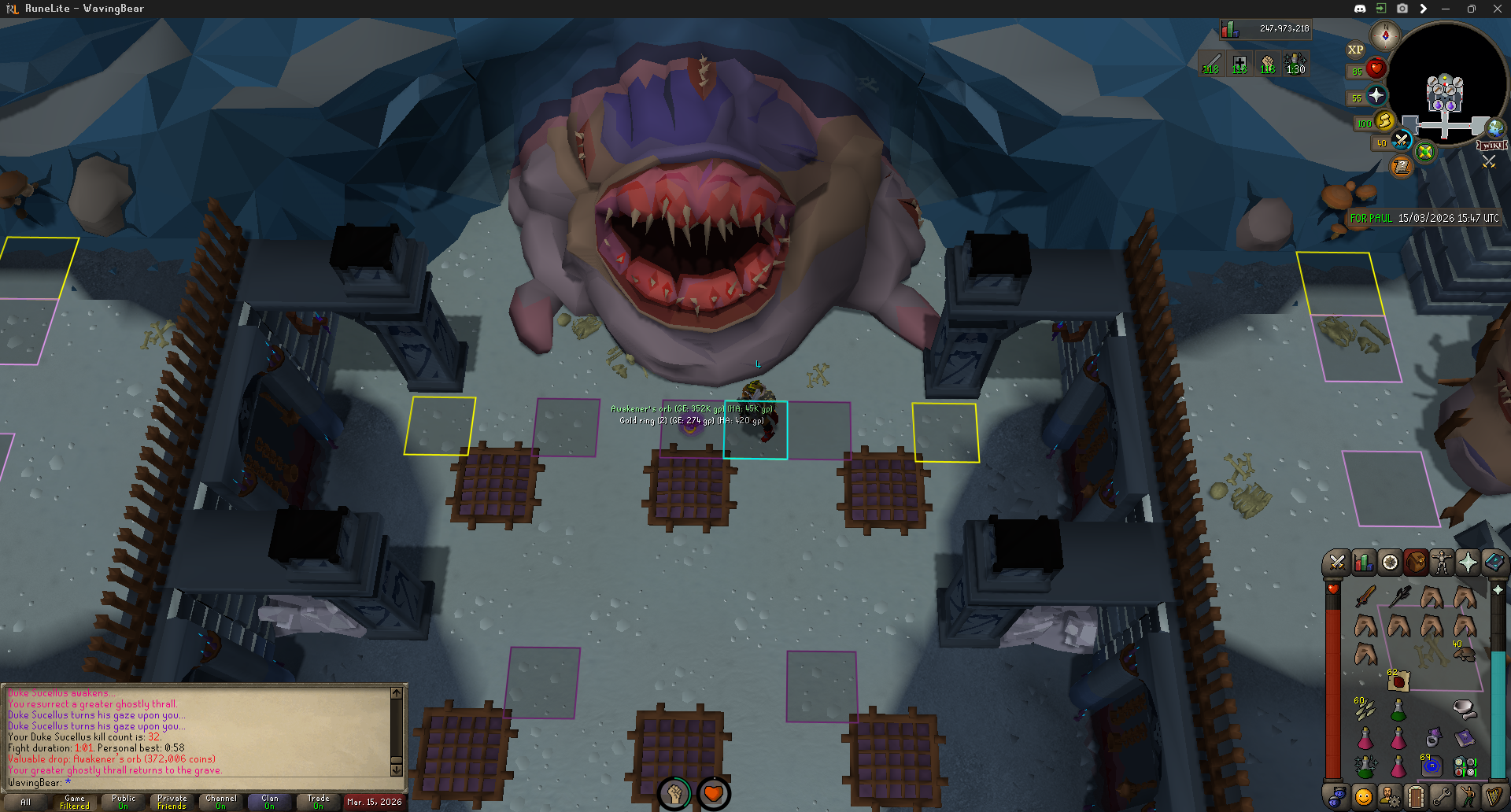This screenshot has height=812, width=1511.
Task: Open the Logout door tab
Action: (x=1416, y=797)
